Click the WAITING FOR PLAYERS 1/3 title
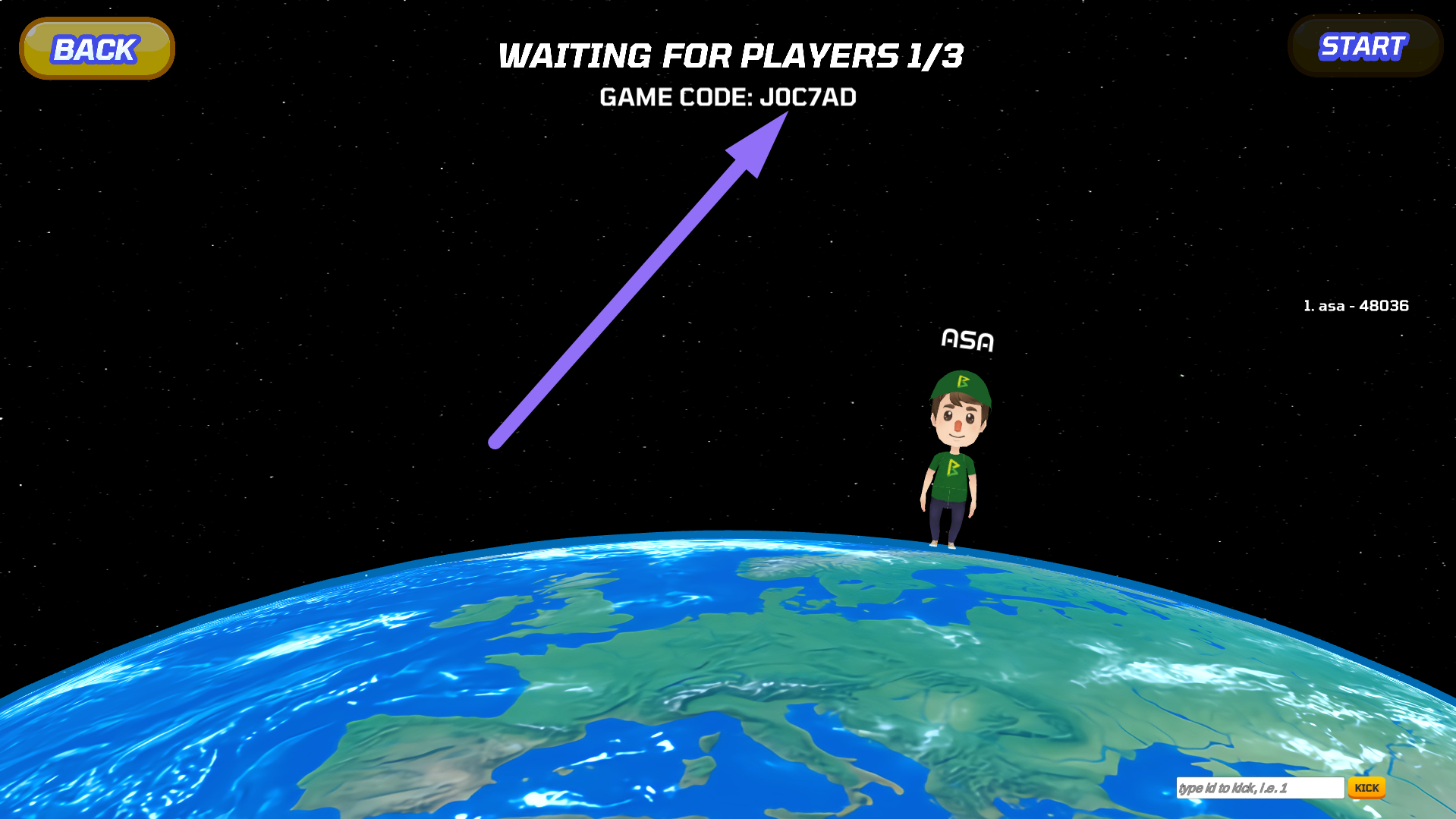 click(729, 55)
